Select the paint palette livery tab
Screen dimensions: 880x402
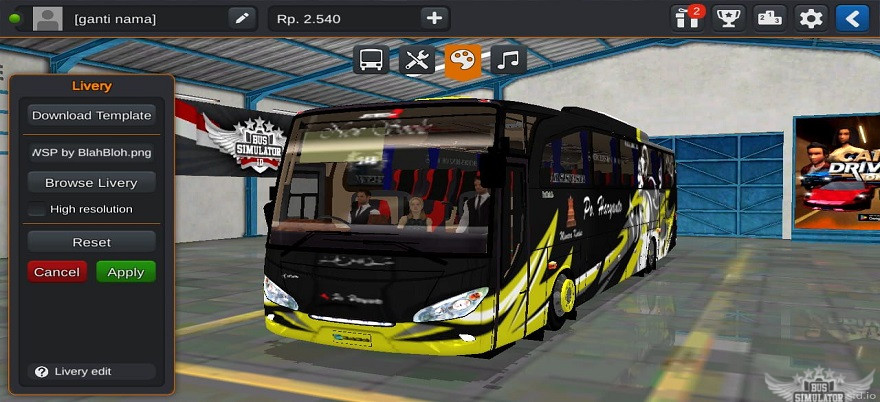tap(462, 60)
